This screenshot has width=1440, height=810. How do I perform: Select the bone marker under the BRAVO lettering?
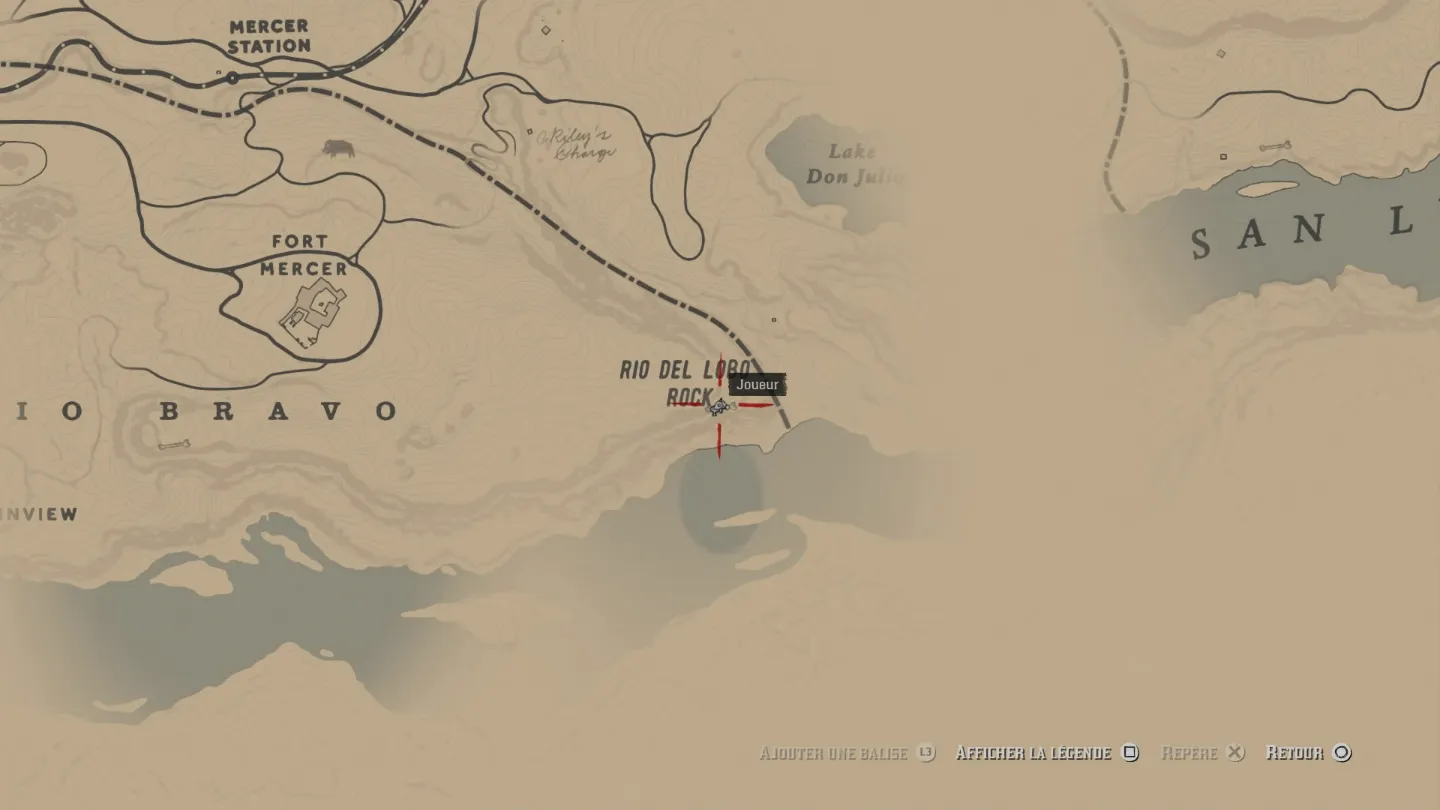(172, 445)
